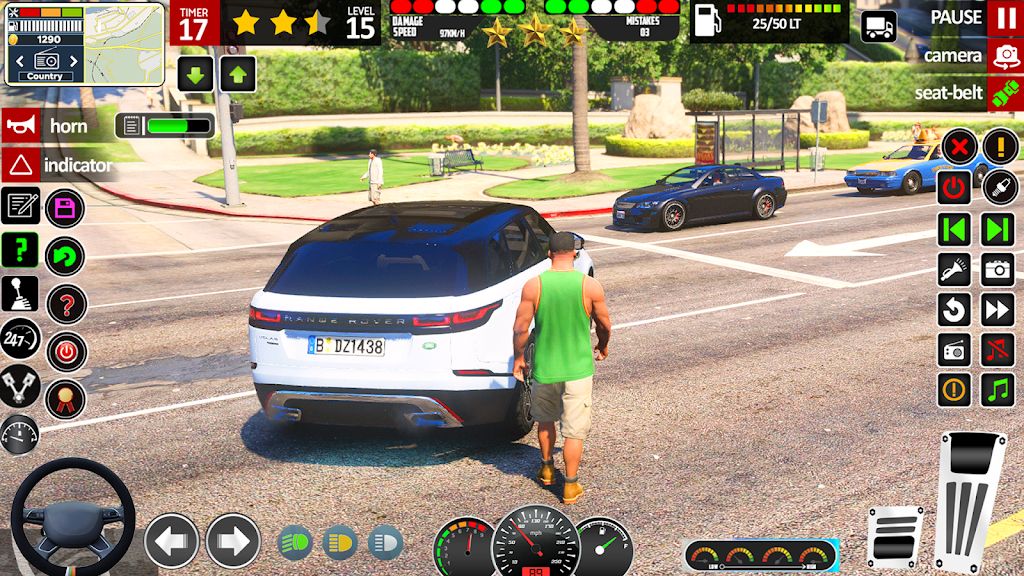Turn on the hazard indicator
The height and width of the screenshot is (576, 1024).
point(20,164)
